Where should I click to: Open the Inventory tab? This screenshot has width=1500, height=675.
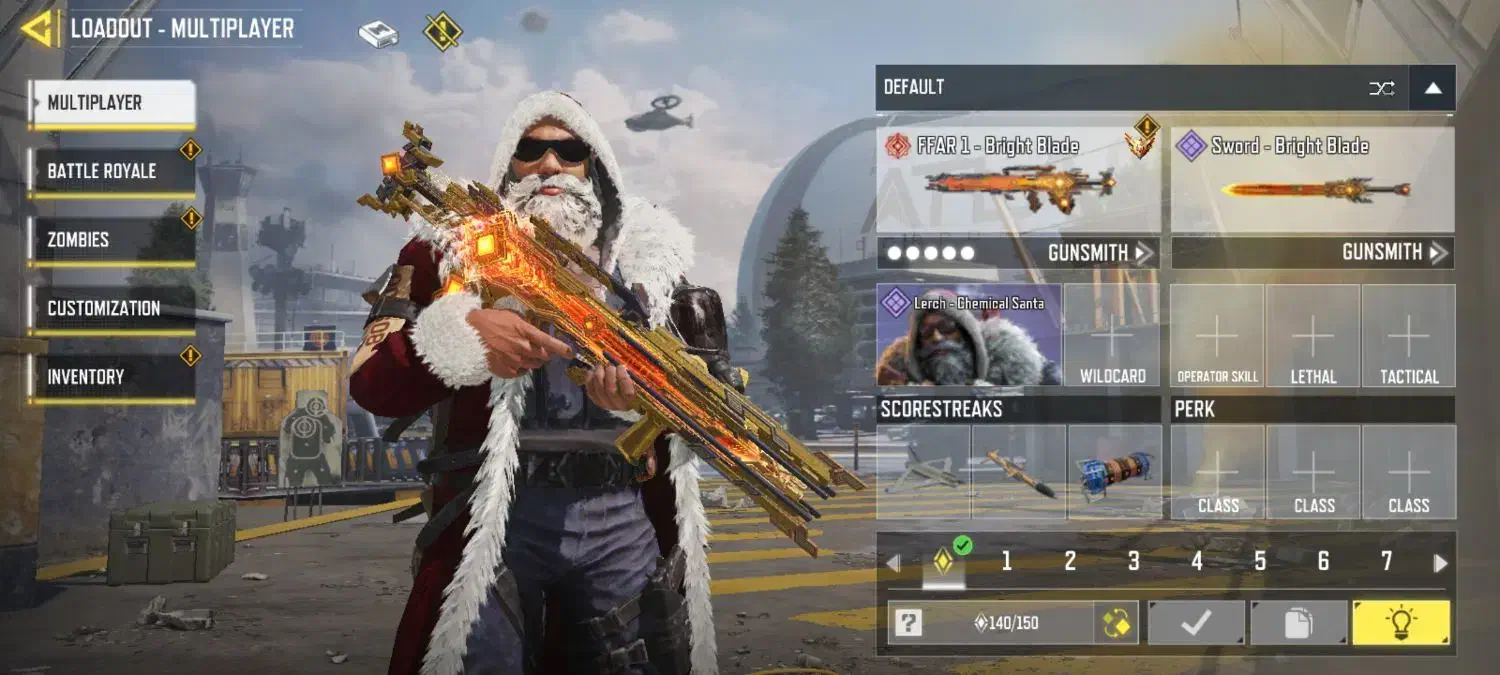(110, 377)
